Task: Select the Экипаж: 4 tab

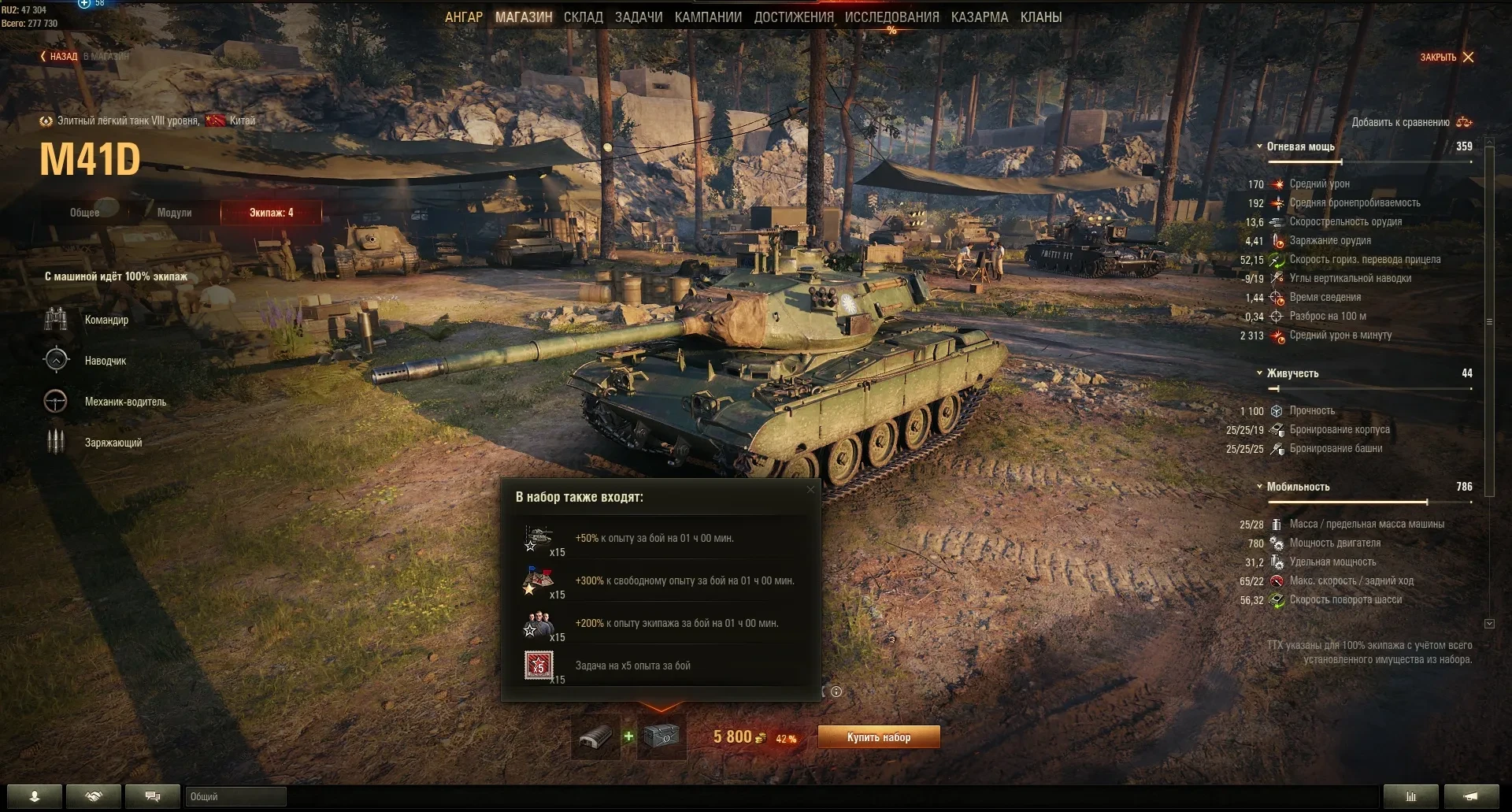Action: point(271,213)
